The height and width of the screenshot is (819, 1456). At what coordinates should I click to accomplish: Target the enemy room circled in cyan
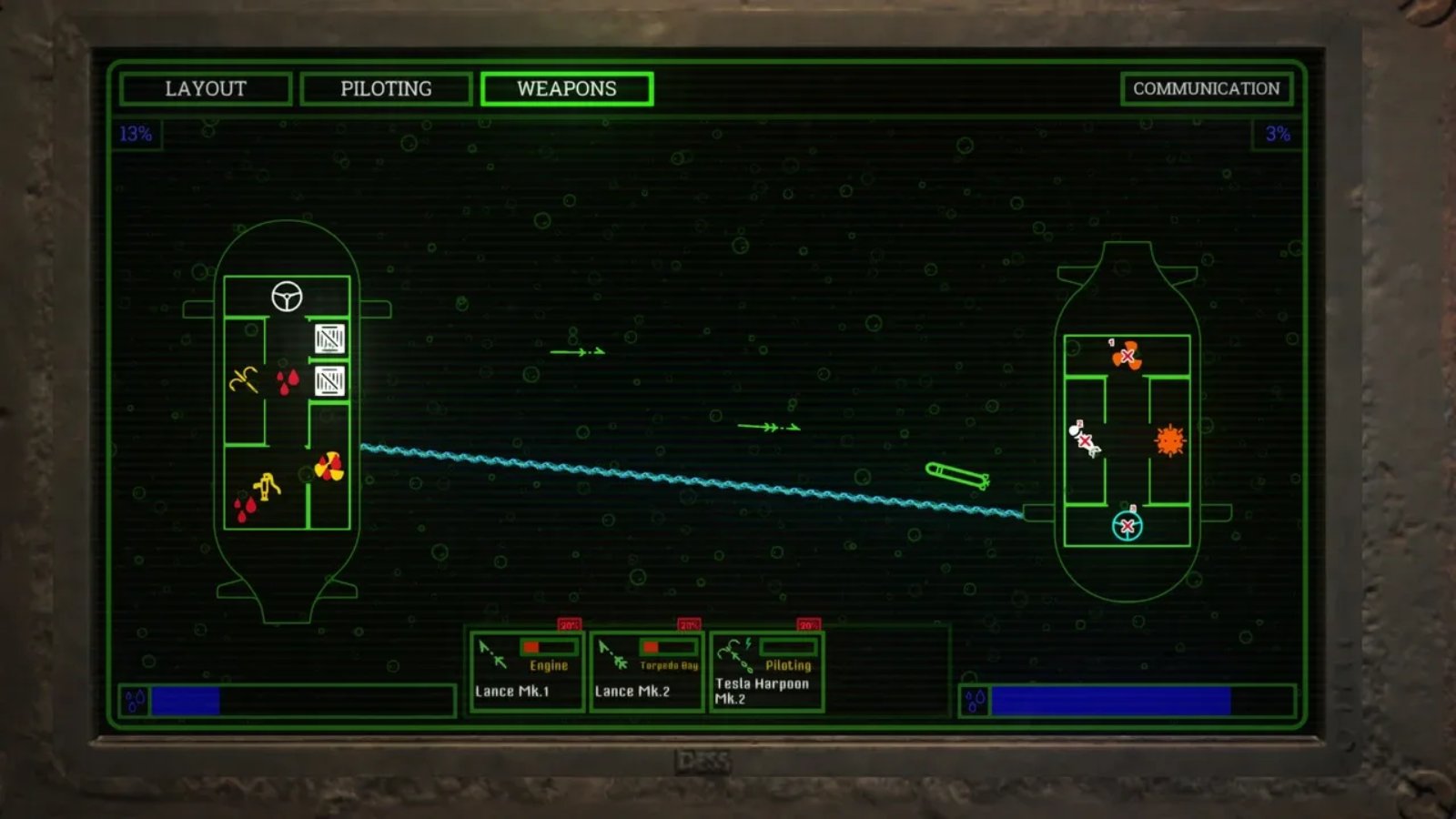(x=1127, y=526)
